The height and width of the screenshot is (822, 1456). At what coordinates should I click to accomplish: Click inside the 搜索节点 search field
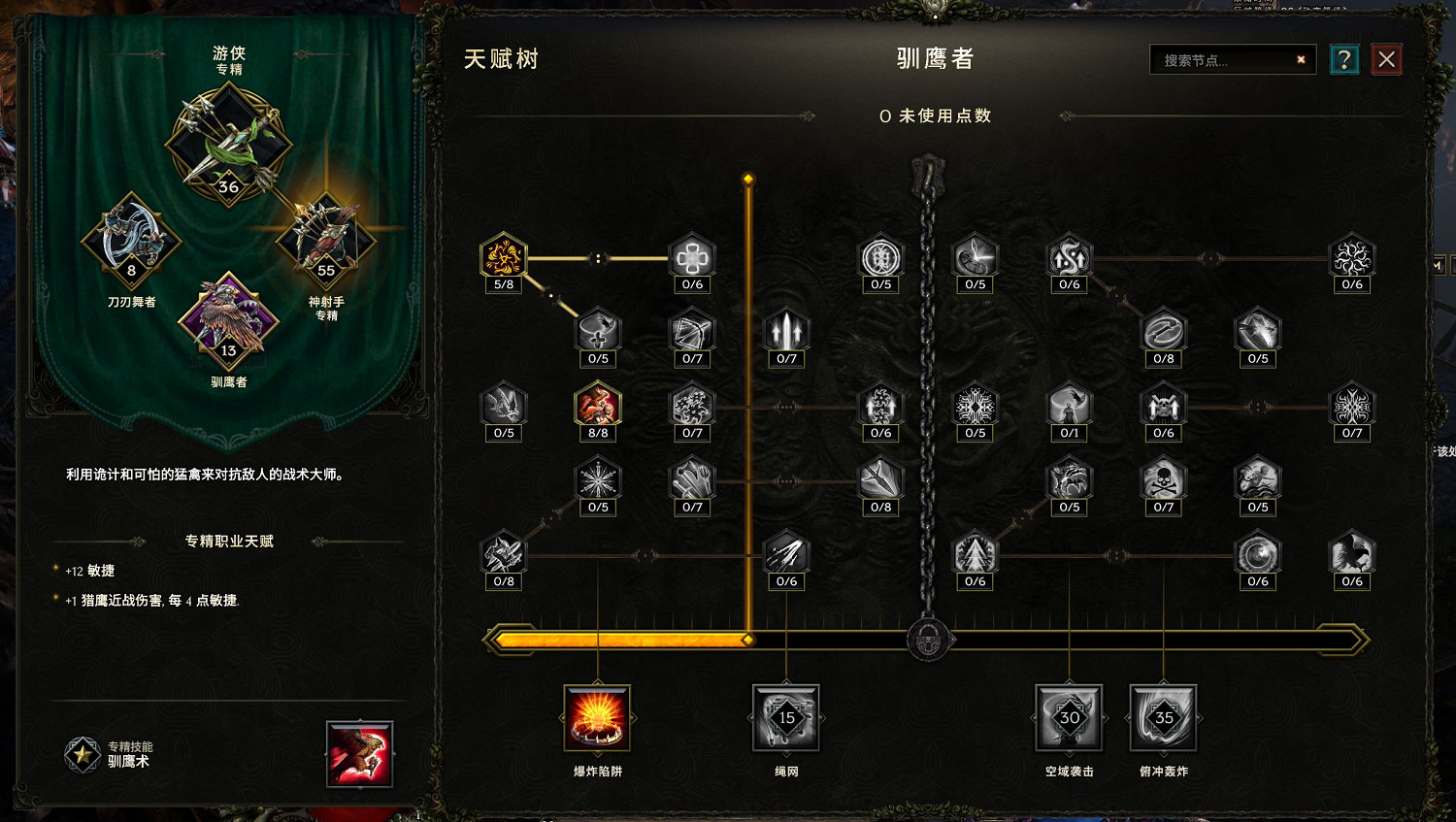pos(1223,59)
